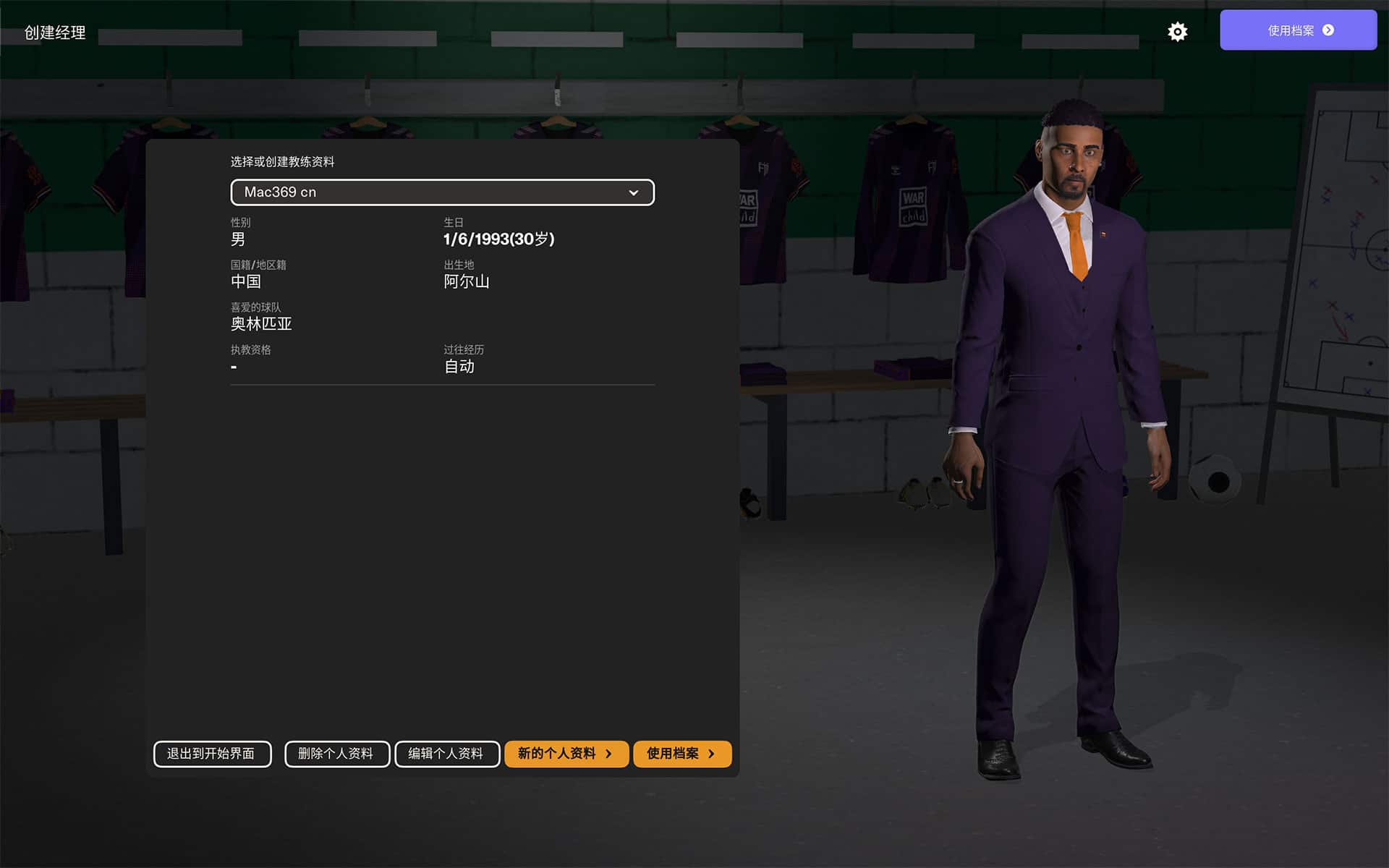Exit via 退出到开始界面 button
1389x868 pixels.
212,754
